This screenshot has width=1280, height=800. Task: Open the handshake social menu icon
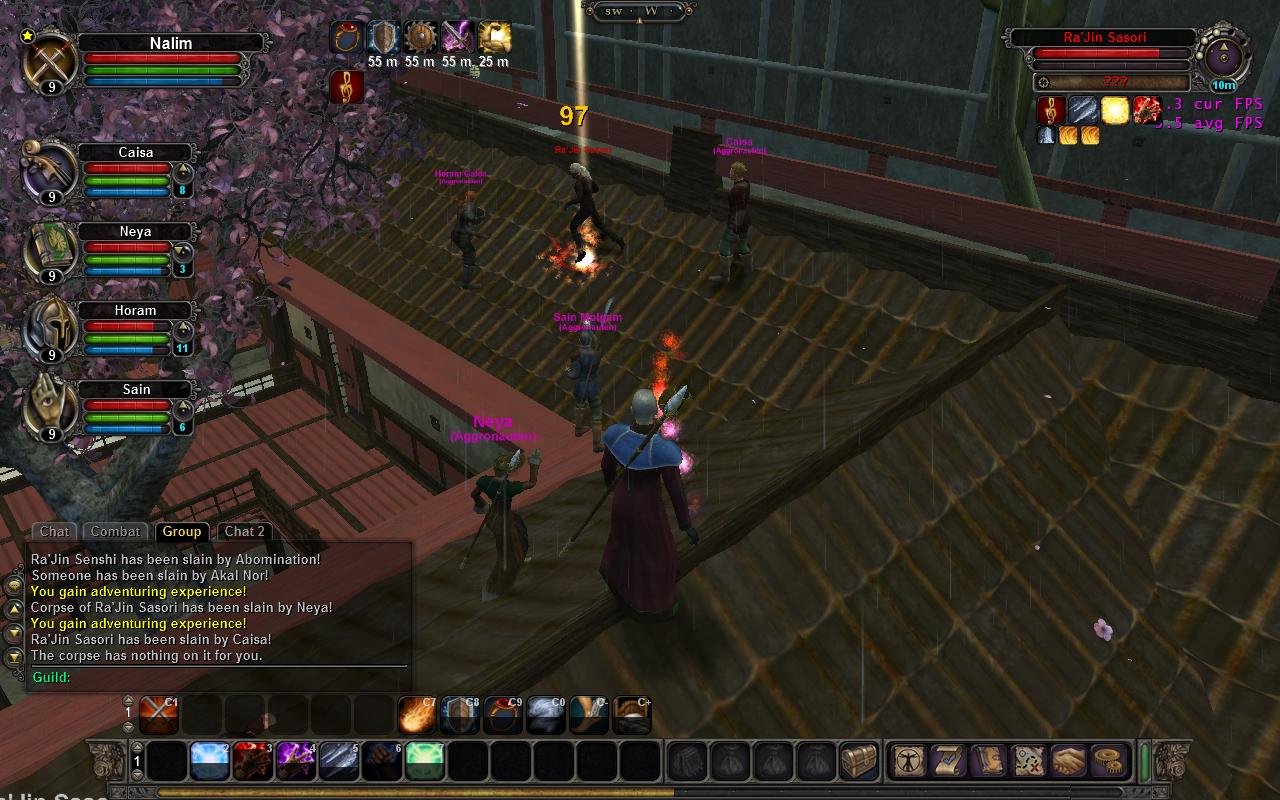coord(1067,762)
